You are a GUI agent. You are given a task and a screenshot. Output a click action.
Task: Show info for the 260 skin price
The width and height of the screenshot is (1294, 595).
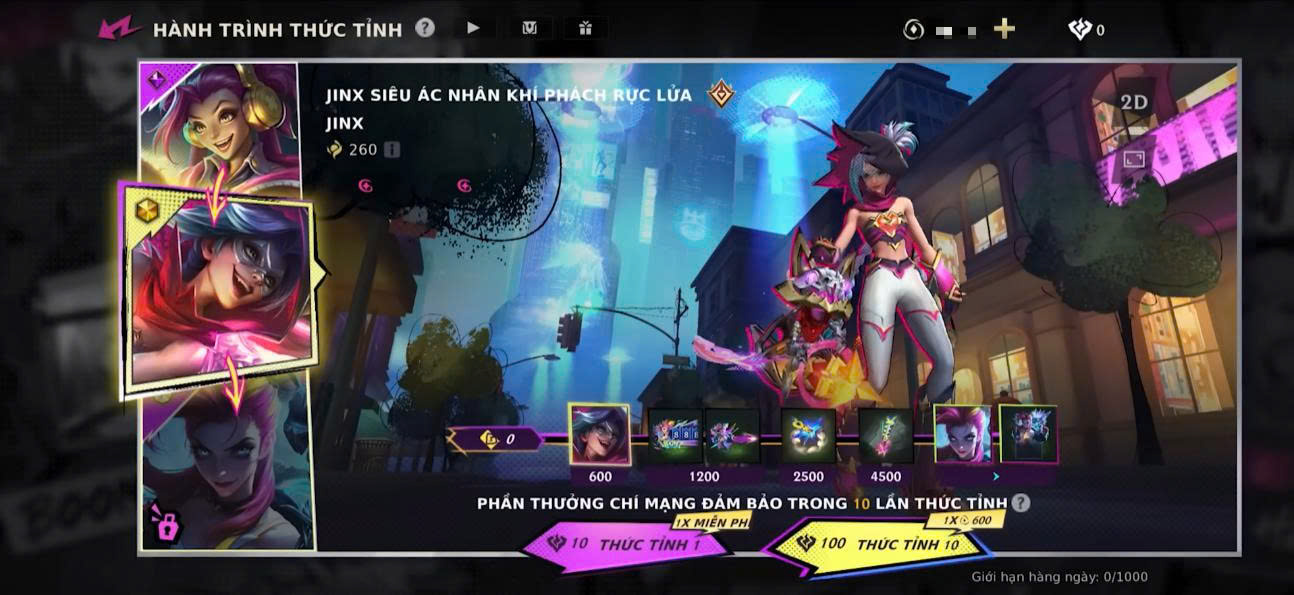tap(392, 149)
